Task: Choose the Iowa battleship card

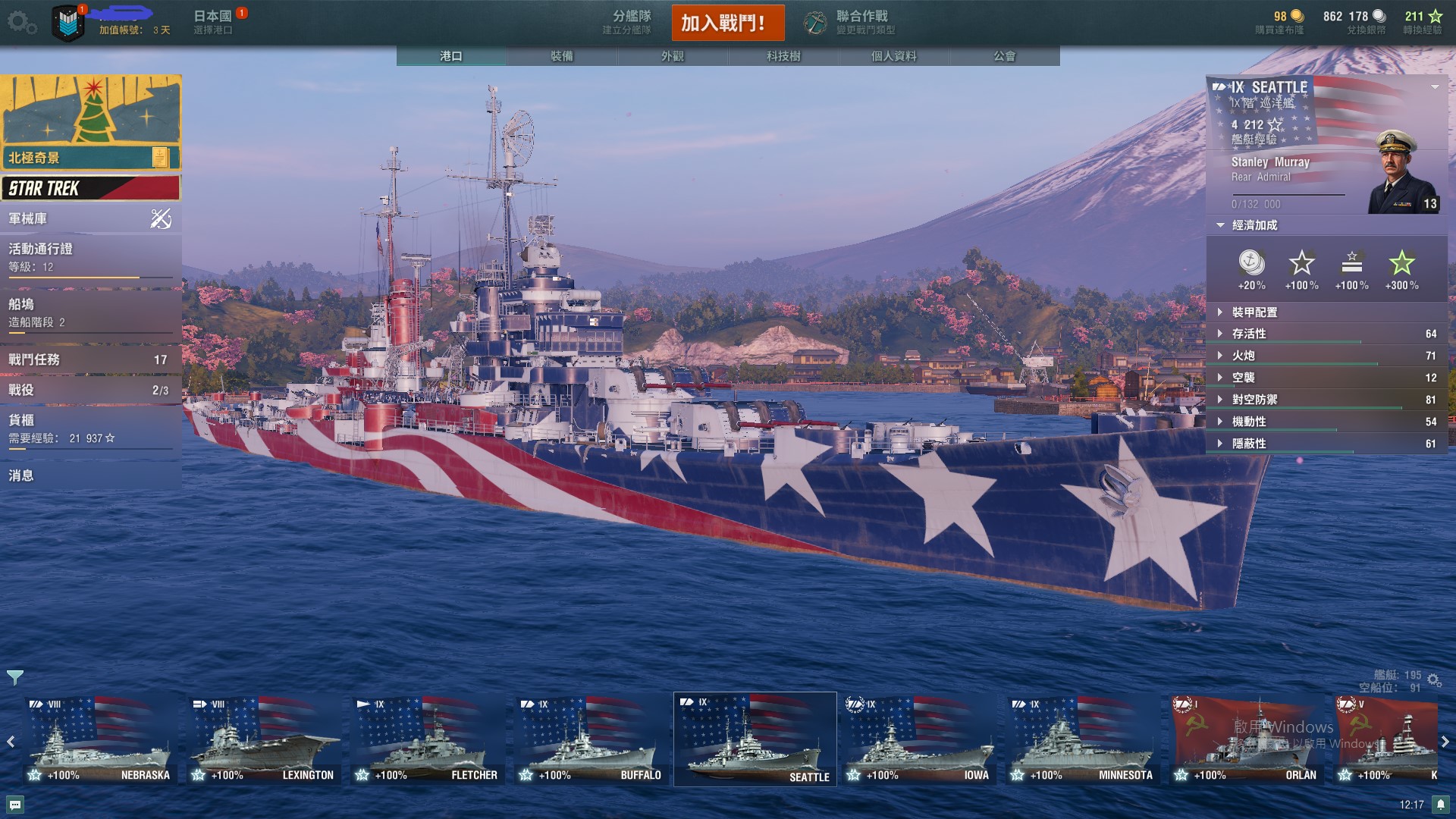Action: [x=918, y=740]
